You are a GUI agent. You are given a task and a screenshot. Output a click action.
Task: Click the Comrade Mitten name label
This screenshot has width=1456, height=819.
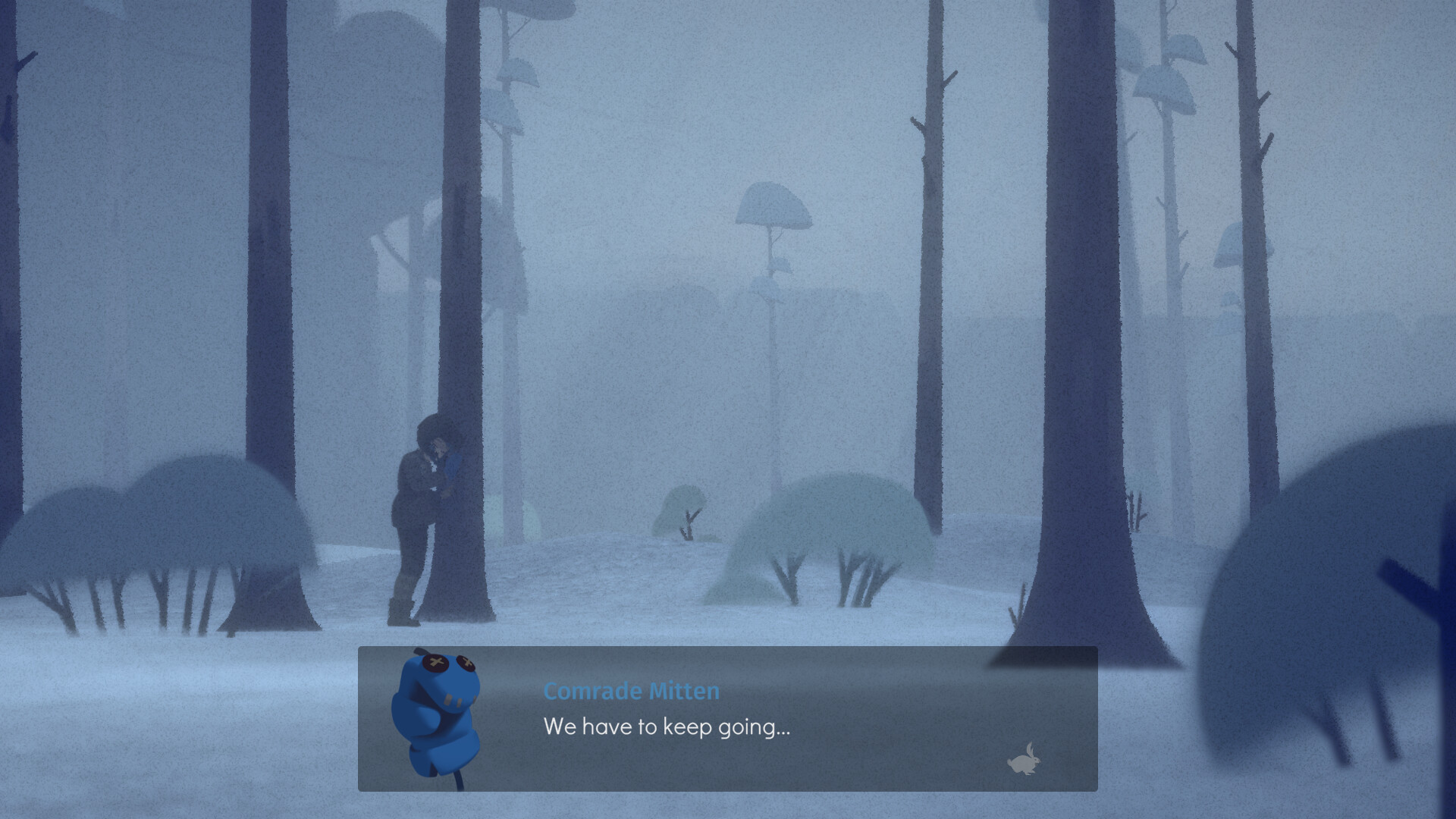pos(632,691)
